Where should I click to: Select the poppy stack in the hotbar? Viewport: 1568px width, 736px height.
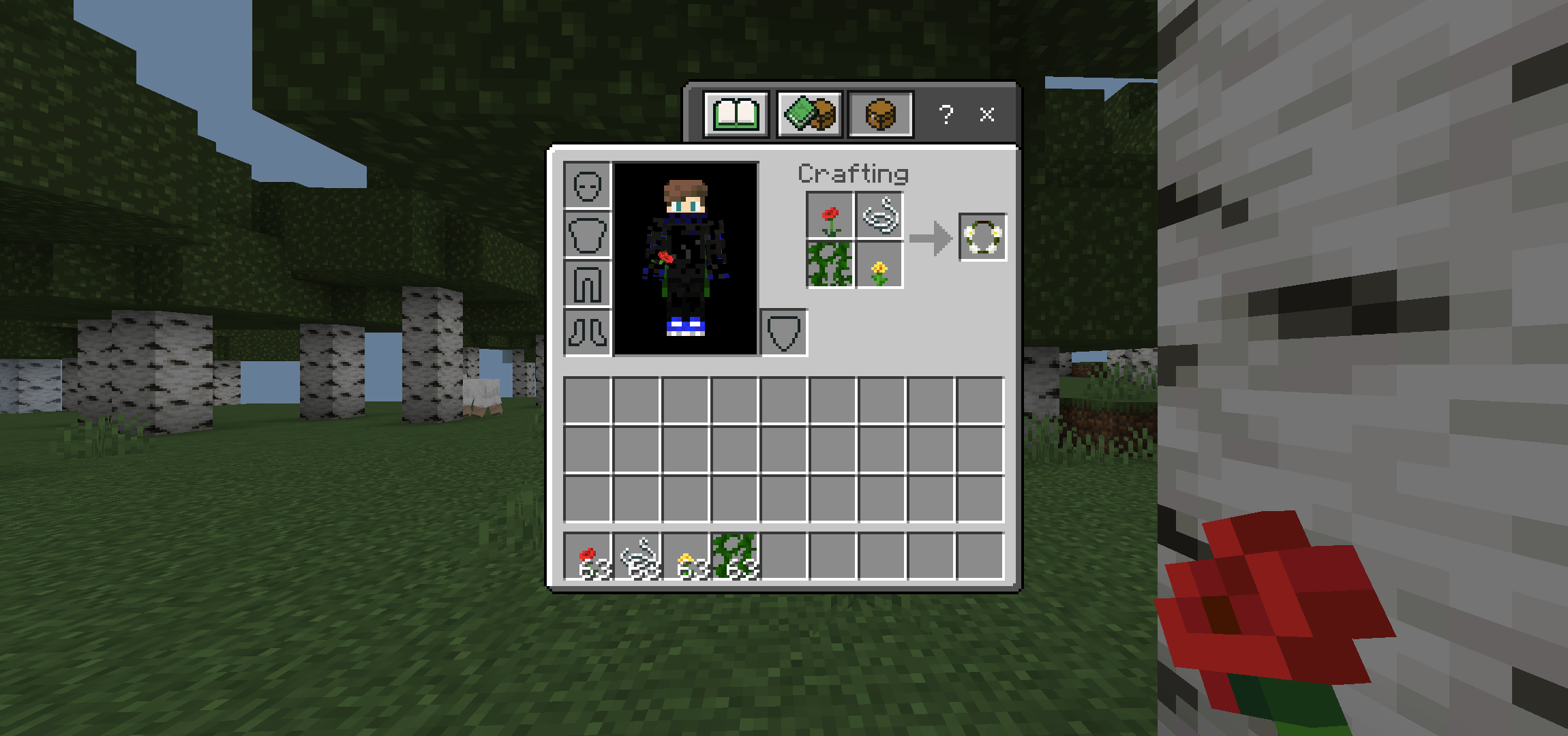point(588,557)
